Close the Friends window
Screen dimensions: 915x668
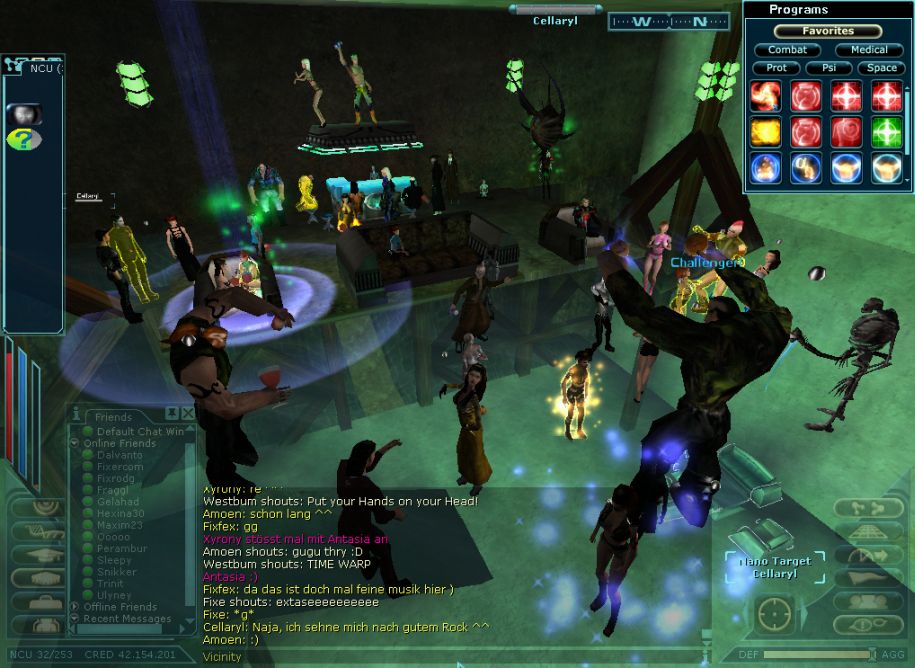pos(188,413)
